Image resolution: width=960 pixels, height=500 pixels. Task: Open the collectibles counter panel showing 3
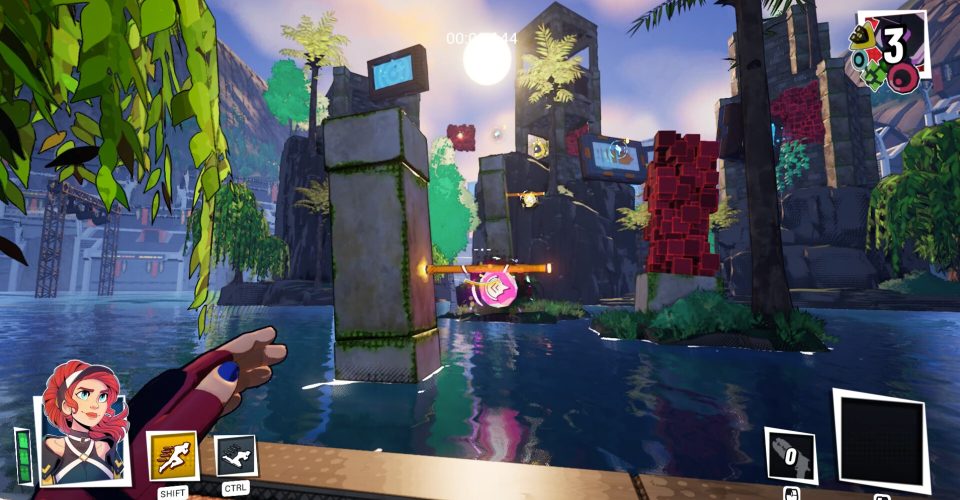888,48
